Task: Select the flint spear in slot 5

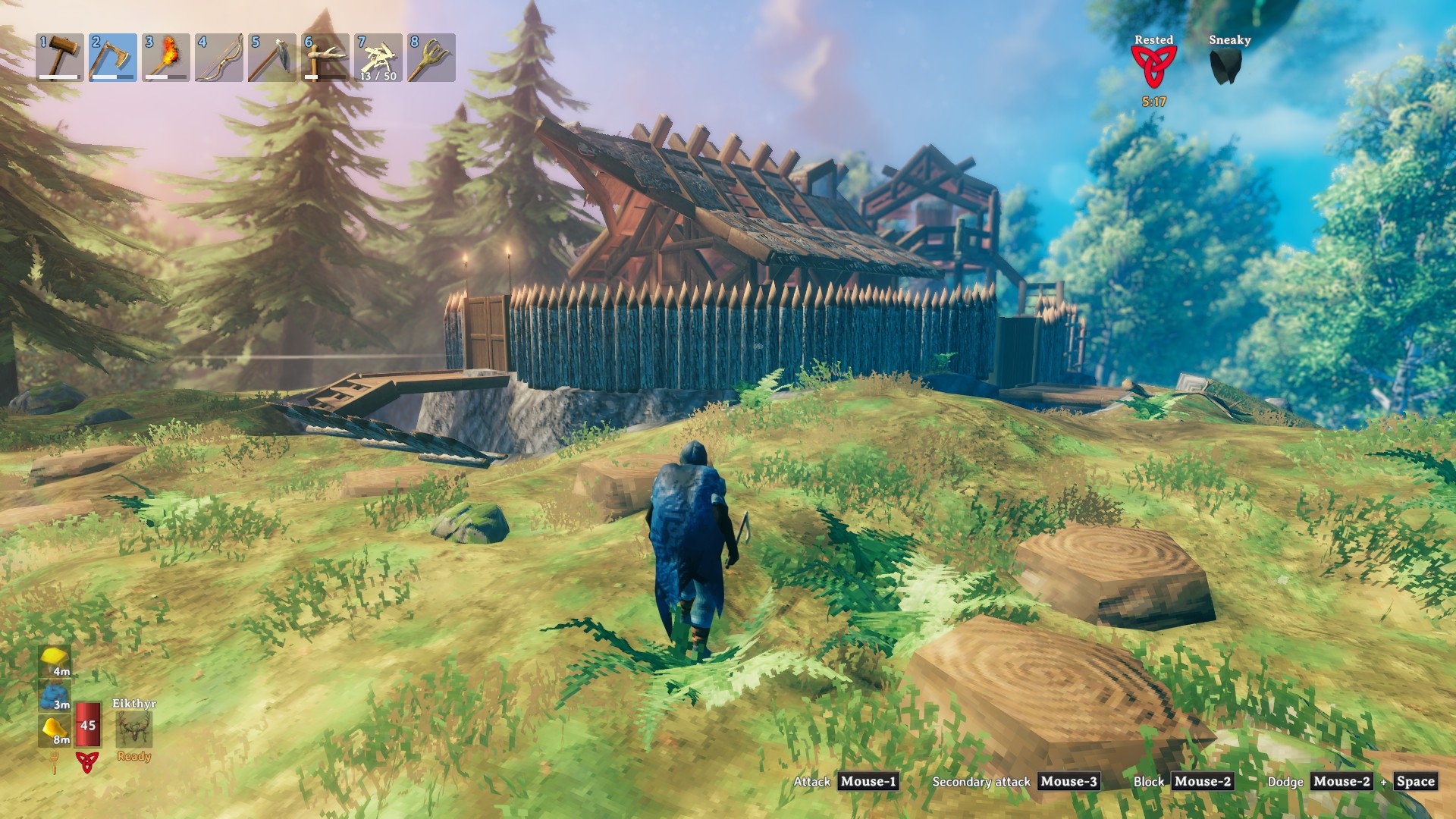Action: (272, 58)
